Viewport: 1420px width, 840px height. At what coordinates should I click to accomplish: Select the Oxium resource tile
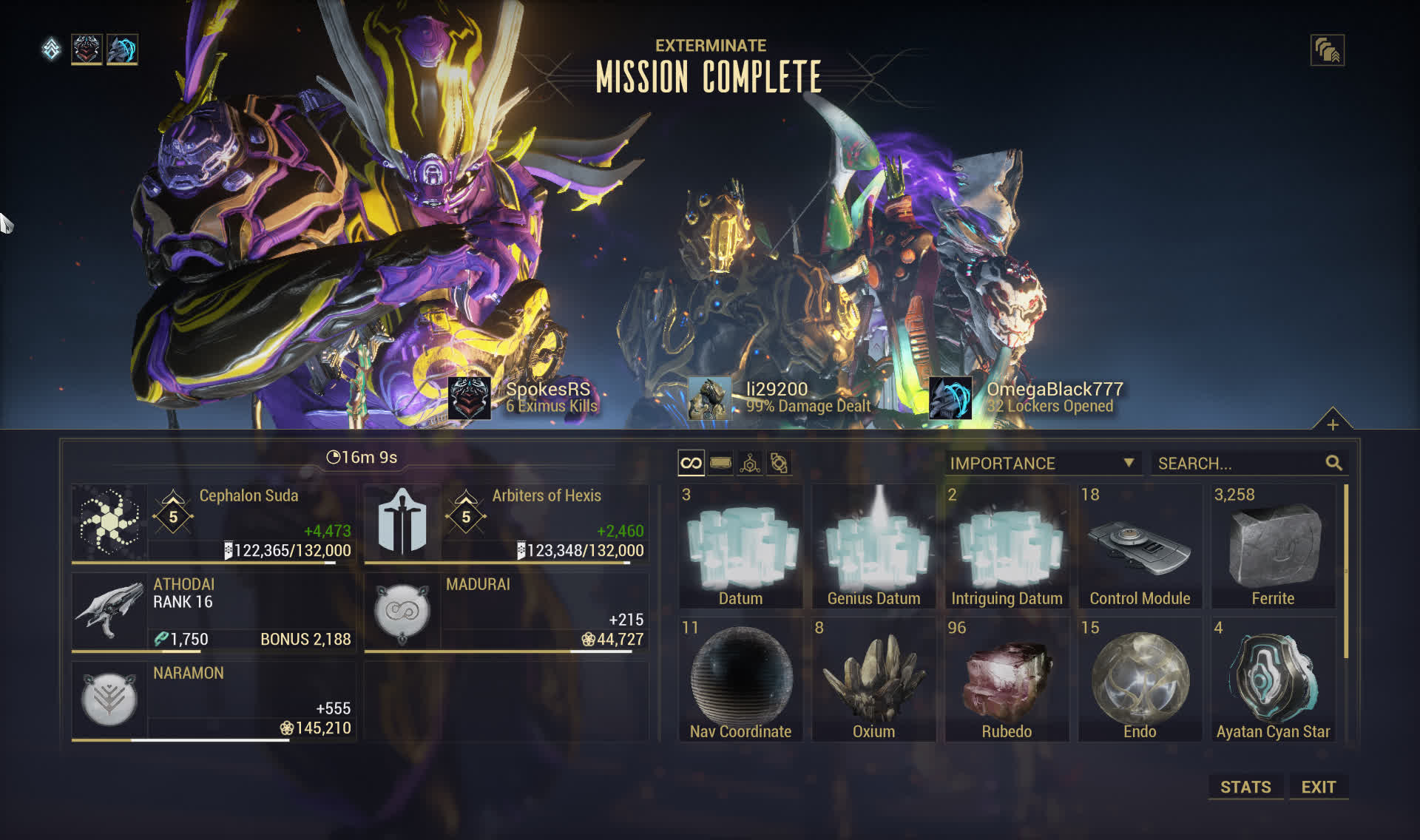pos(873,680)
